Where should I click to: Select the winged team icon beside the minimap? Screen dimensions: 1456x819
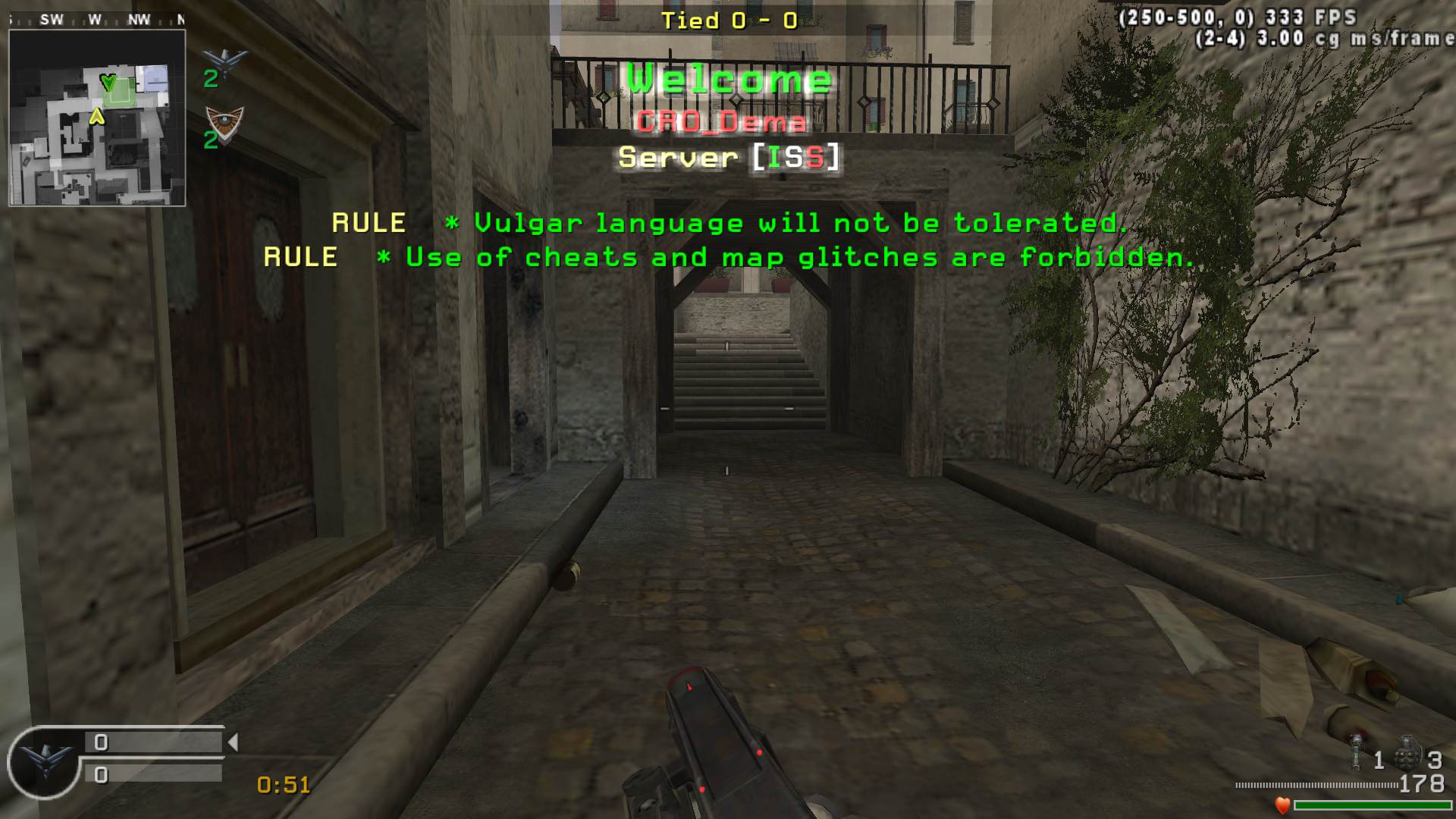coord(225,61)
